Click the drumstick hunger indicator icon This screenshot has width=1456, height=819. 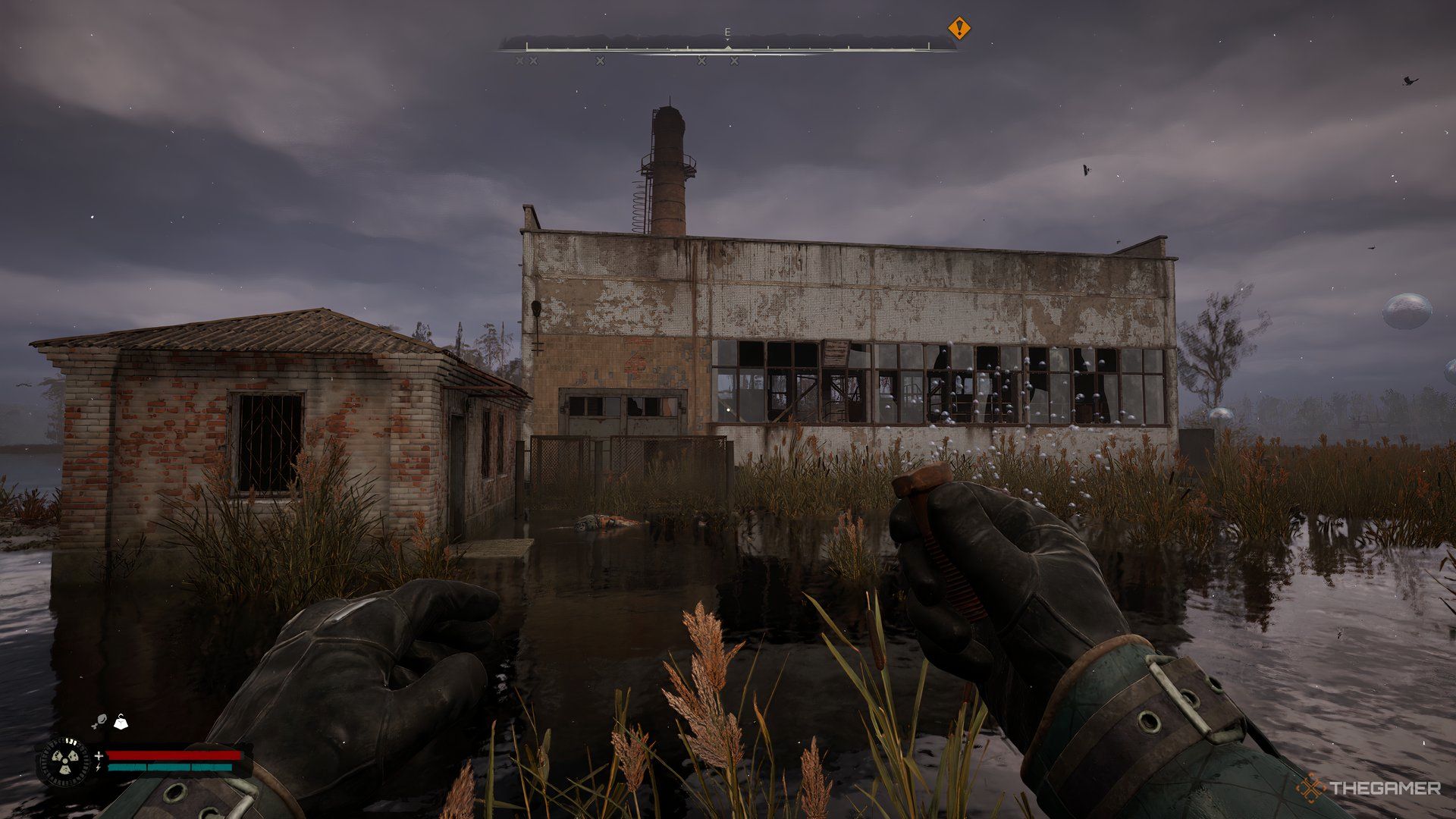[x=101, y=720]
